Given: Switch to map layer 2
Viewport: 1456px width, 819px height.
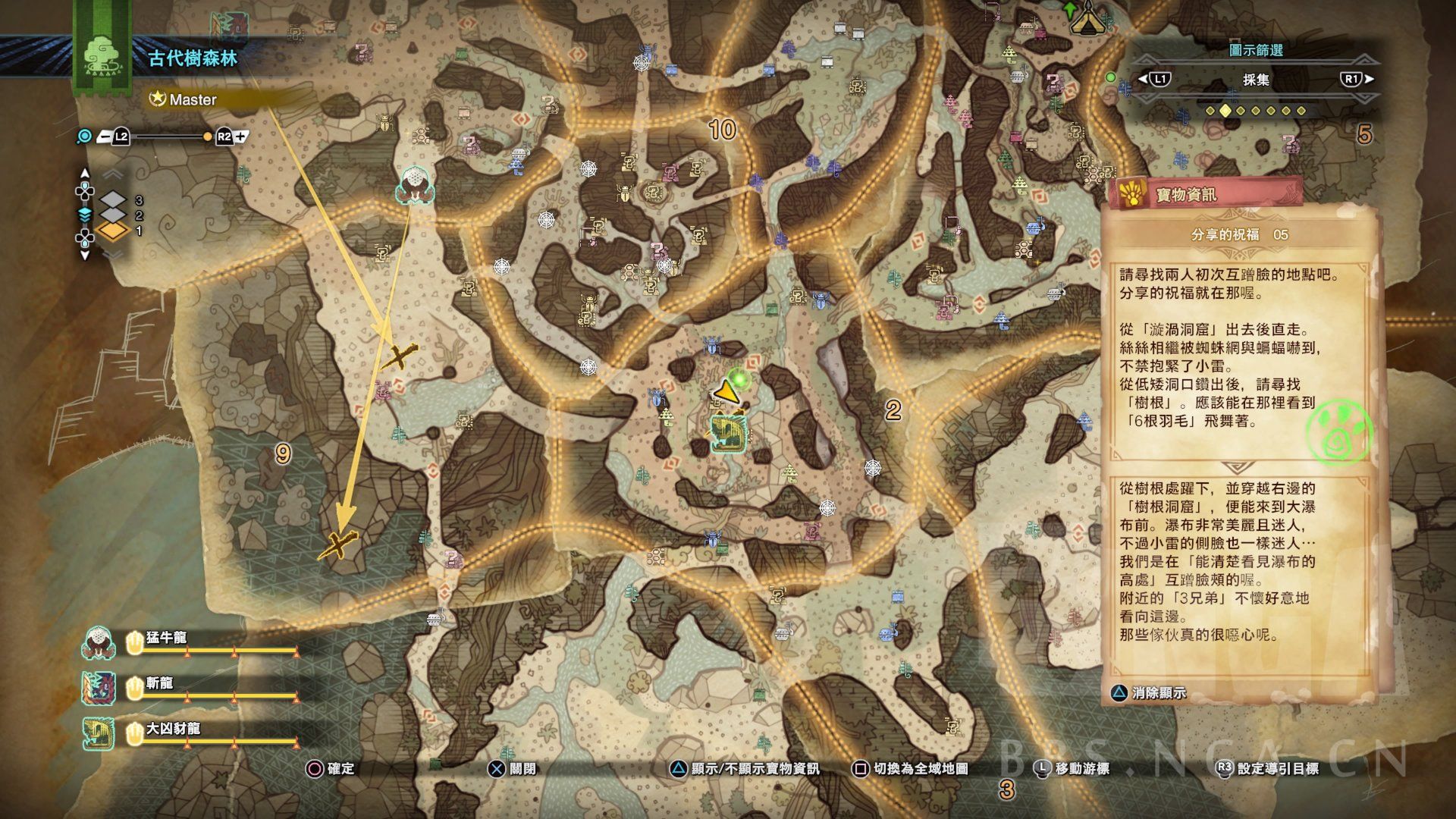Looking at the screenshot, I should (x=114, y=215).
